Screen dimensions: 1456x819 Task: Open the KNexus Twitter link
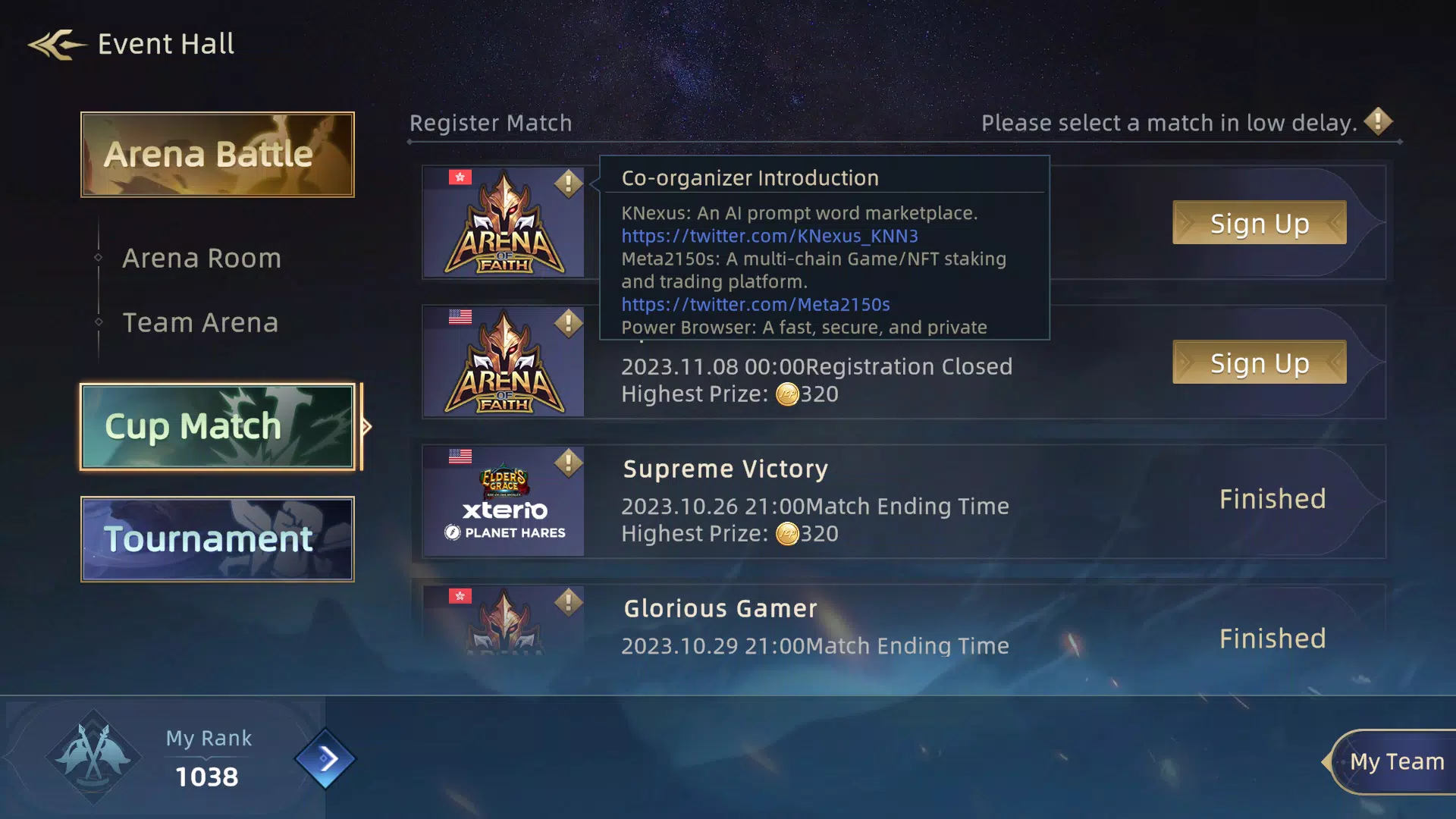(769, 236)
